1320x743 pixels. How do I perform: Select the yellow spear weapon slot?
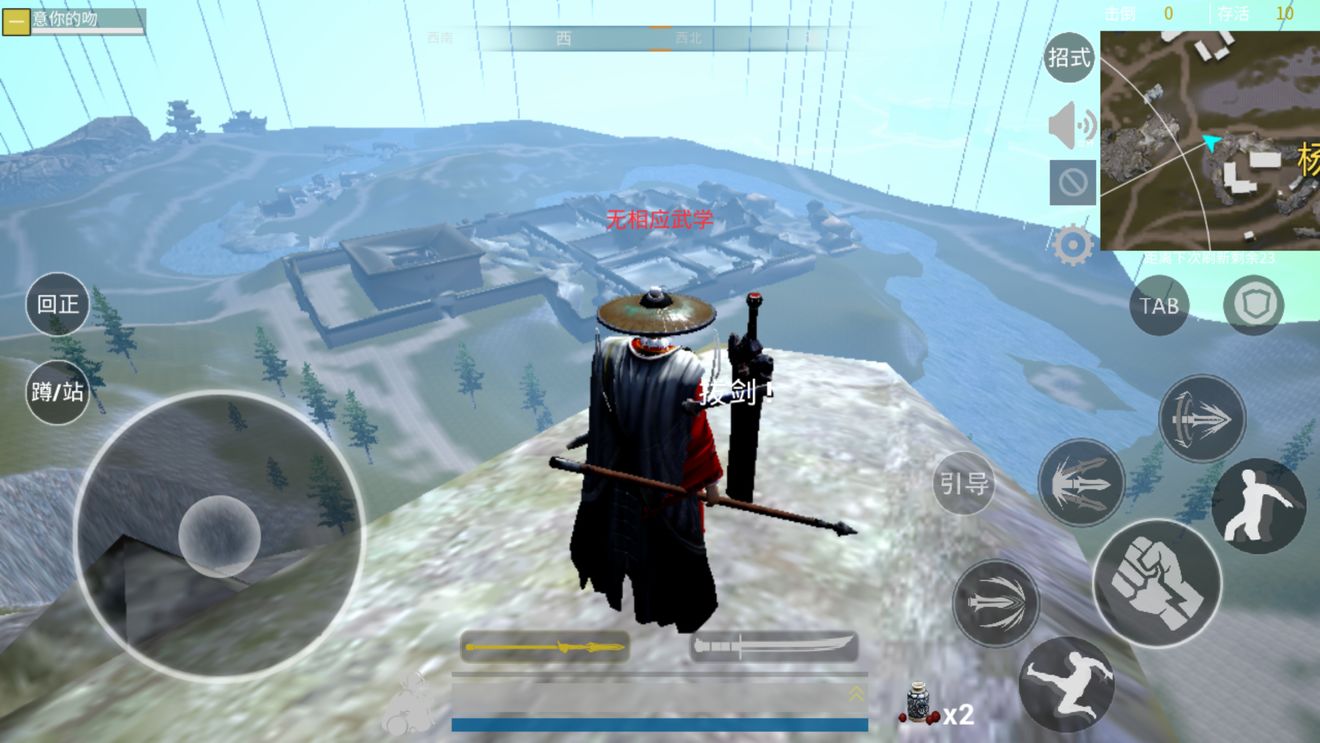point(545,647)
